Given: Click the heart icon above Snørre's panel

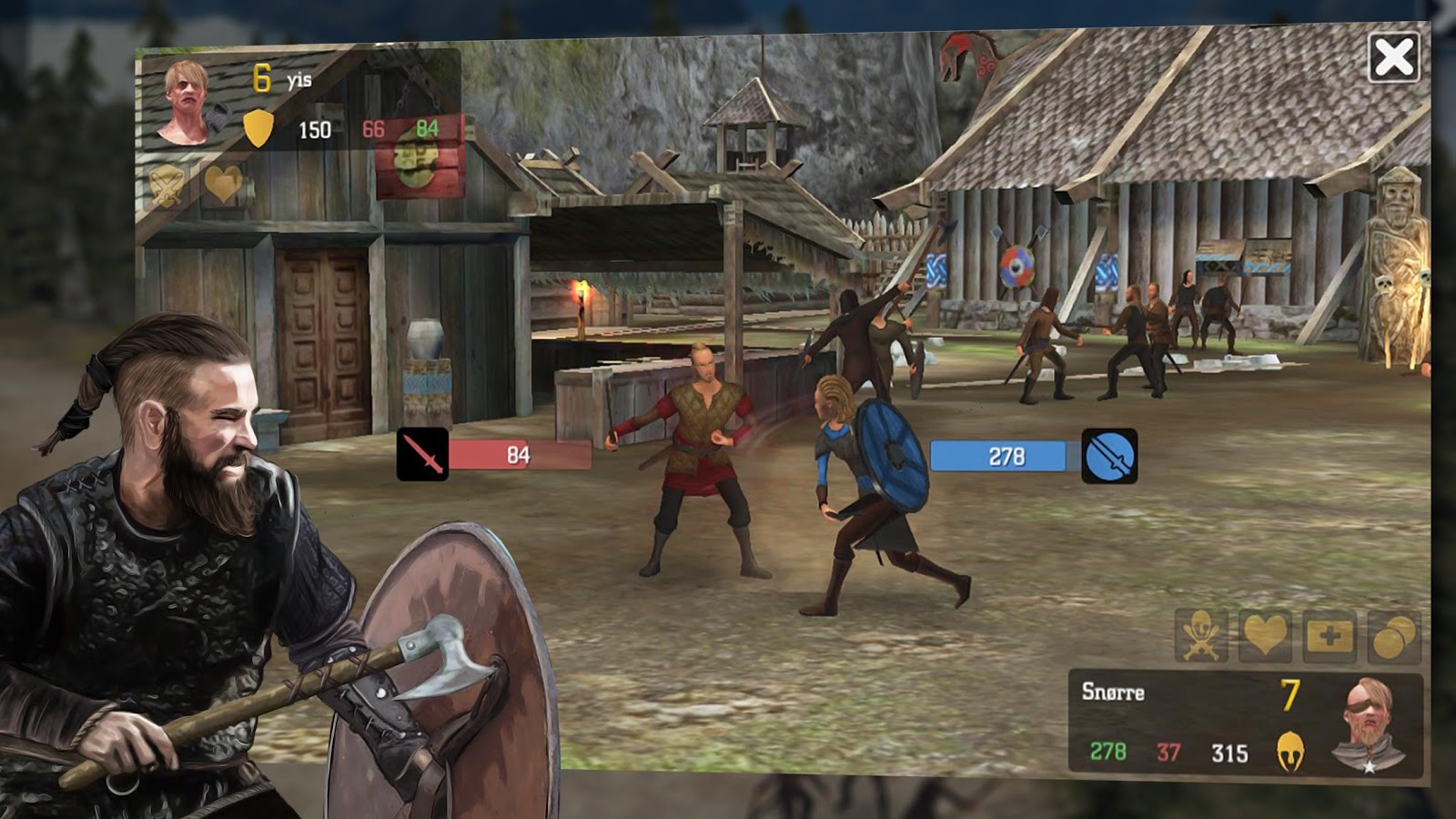Looking at the screenshot, I should tap(1265, 634).
